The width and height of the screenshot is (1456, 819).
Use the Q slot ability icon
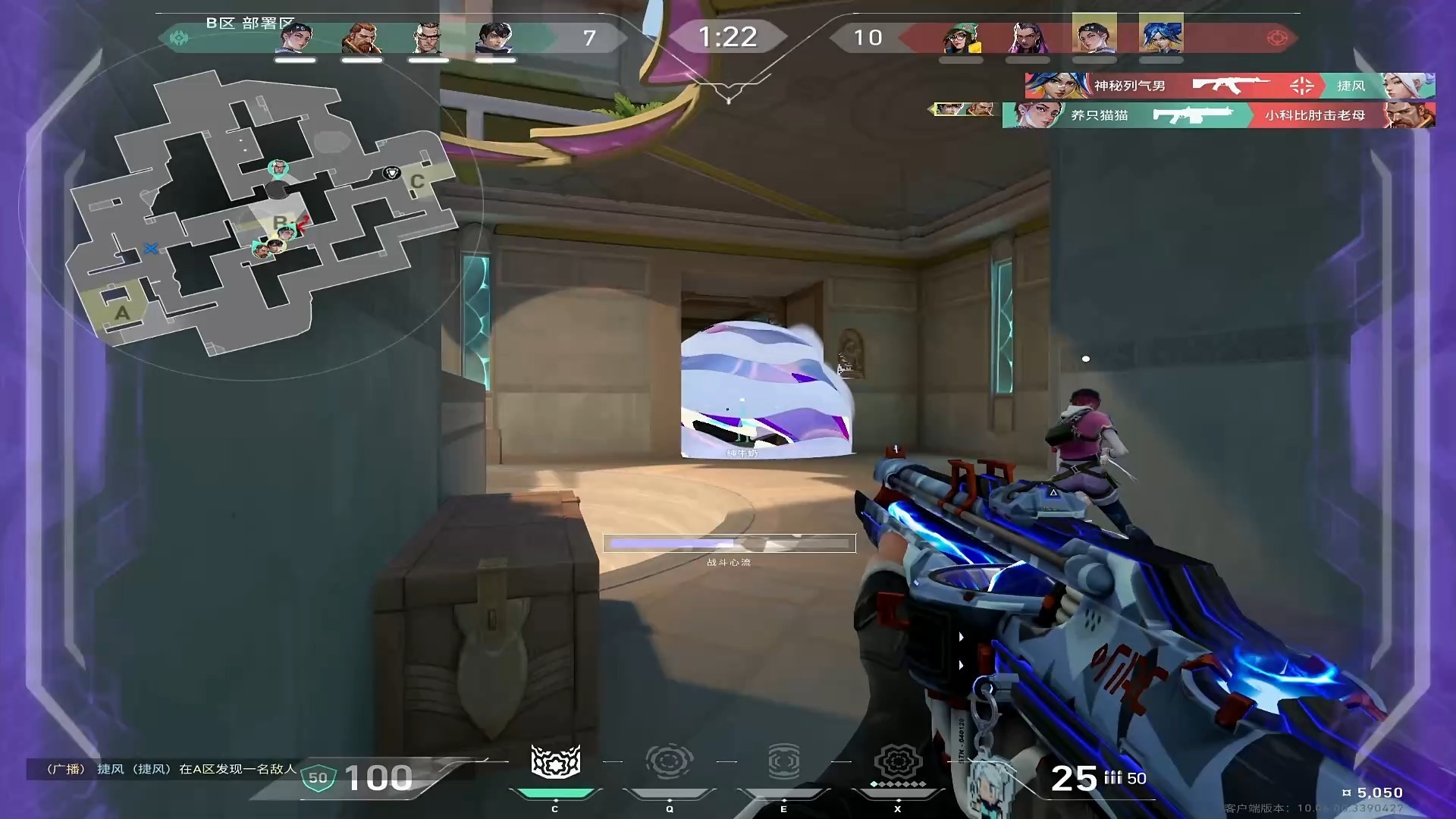[669, 762]
